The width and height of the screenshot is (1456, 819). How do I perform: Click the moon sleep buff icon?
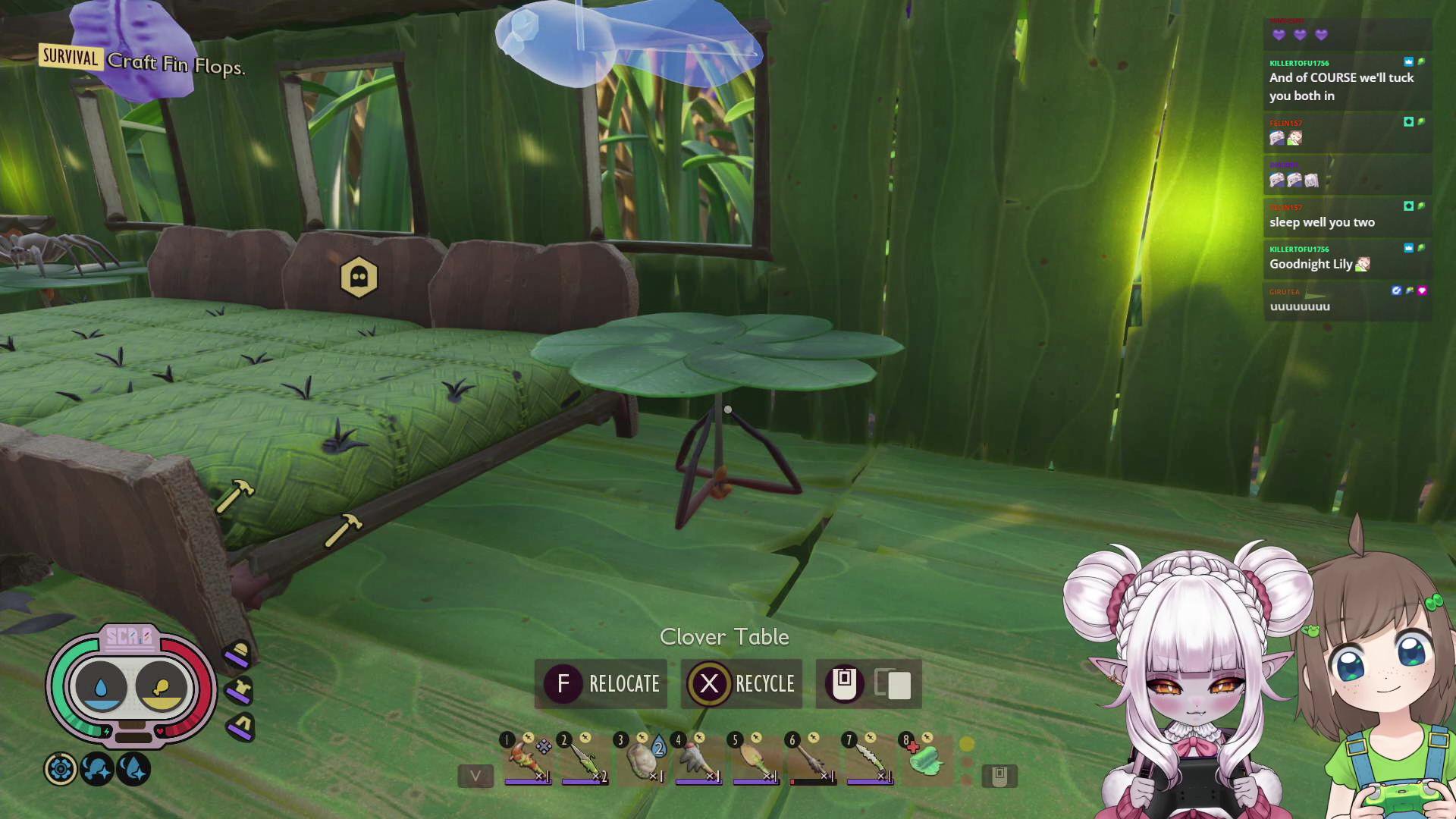click(x=96, y=770)
